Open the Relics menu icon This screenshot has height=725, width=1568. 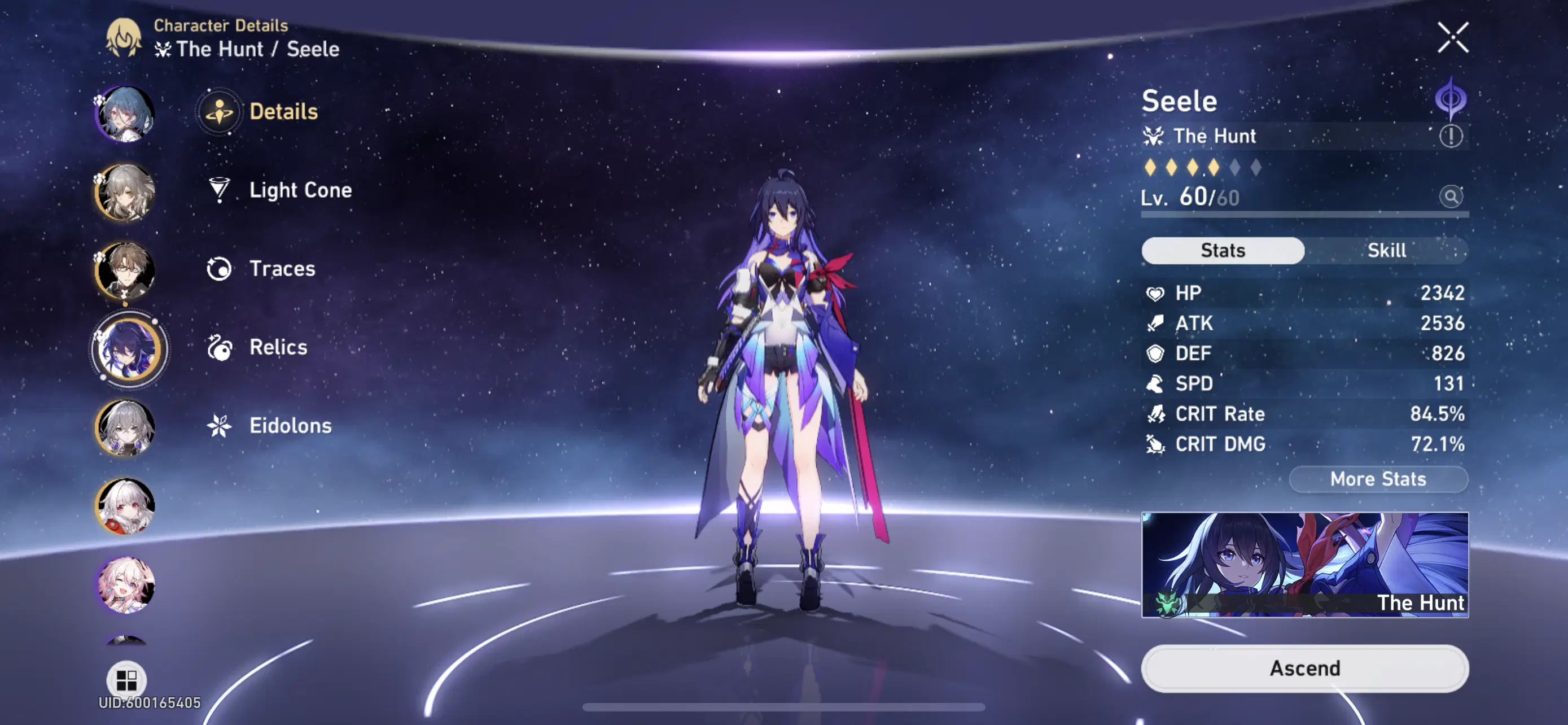219,347
